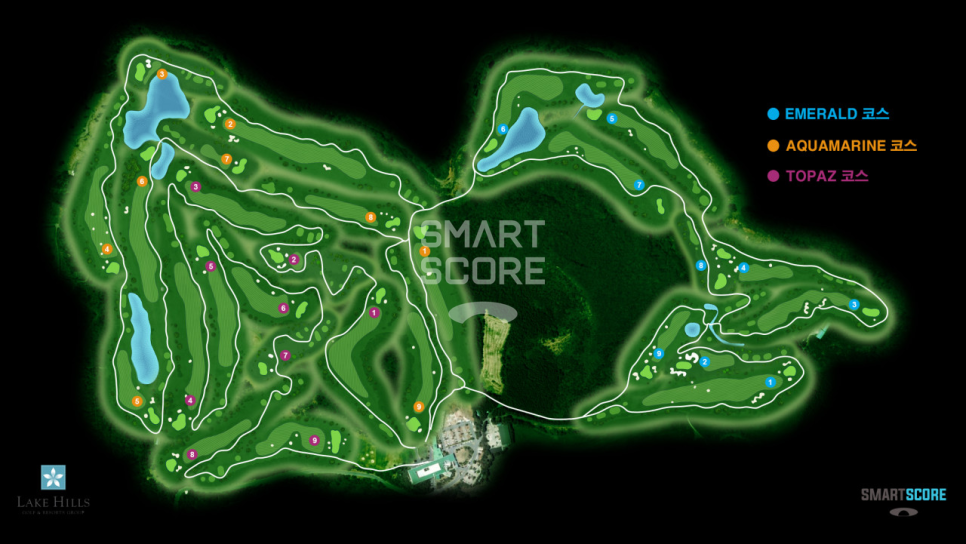This screenshot has width=966, height=544.
Task: Click the orange Aquamarine hole 8 marker
Action: pos(370,217)
